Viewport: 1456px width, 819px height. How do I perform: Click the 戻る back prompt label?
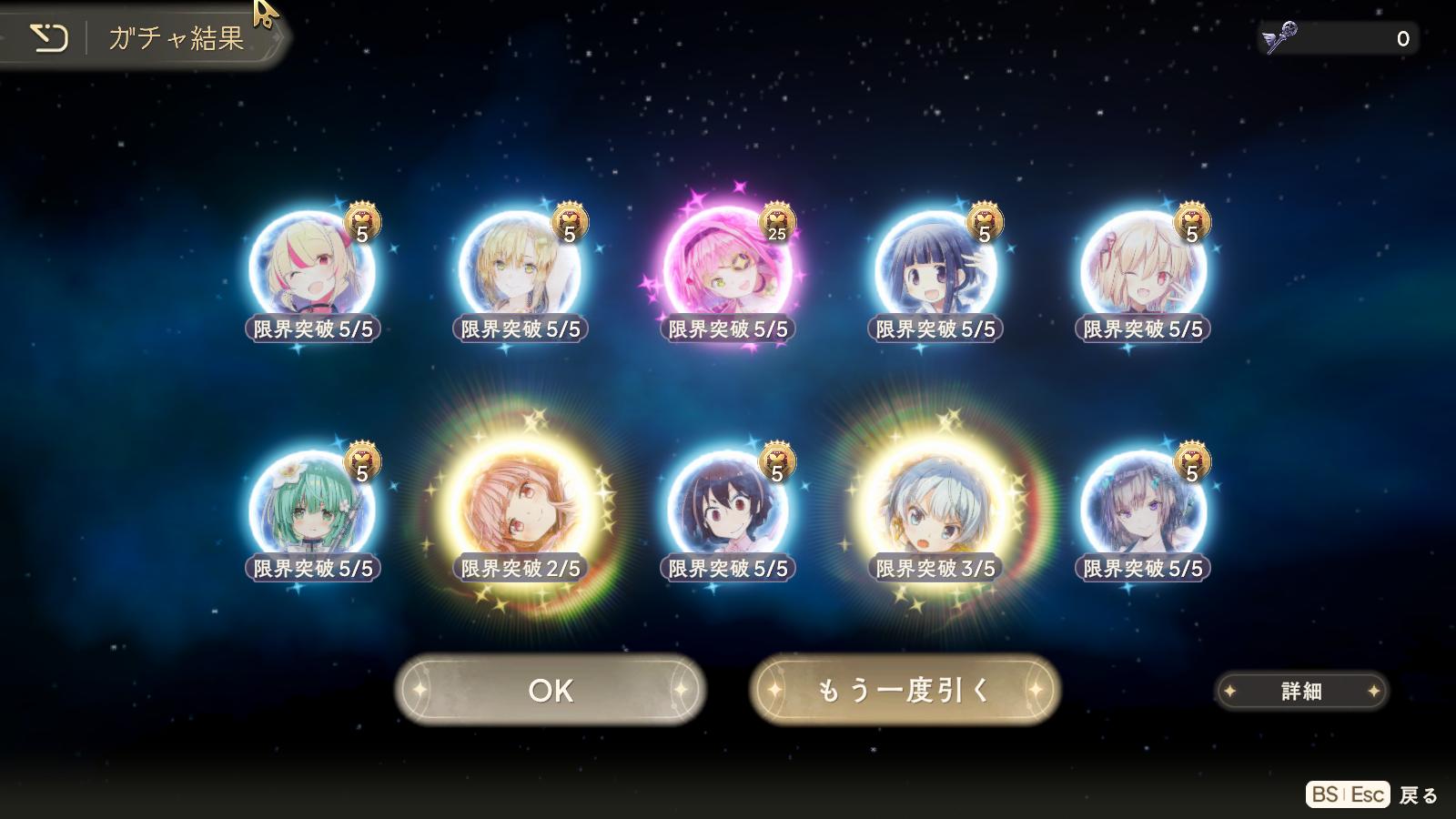(x=1418, y=795)
